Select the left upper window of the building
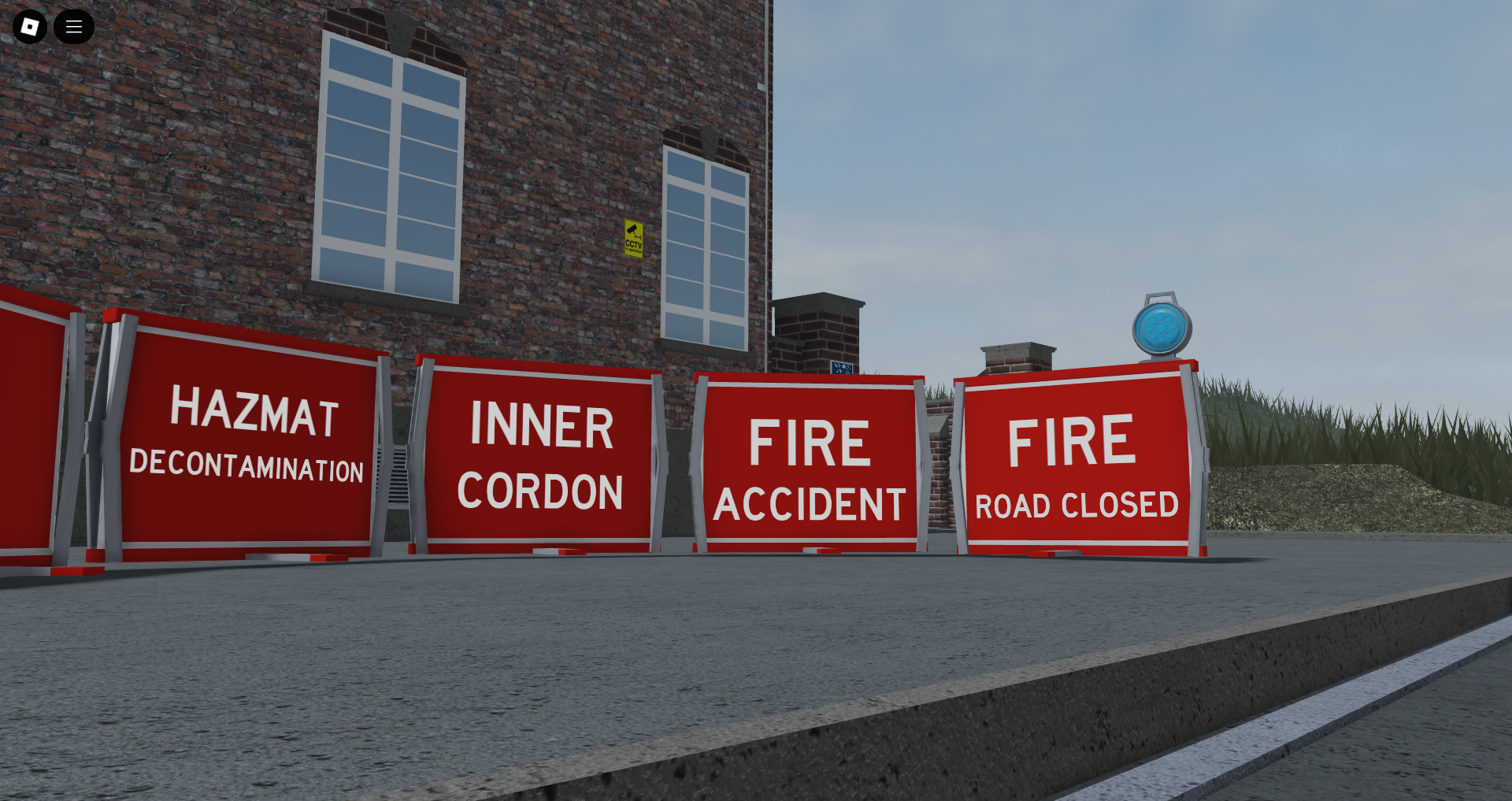This screenshot has width=1512, height=801. pyautogui.click(x=391, y=161)
